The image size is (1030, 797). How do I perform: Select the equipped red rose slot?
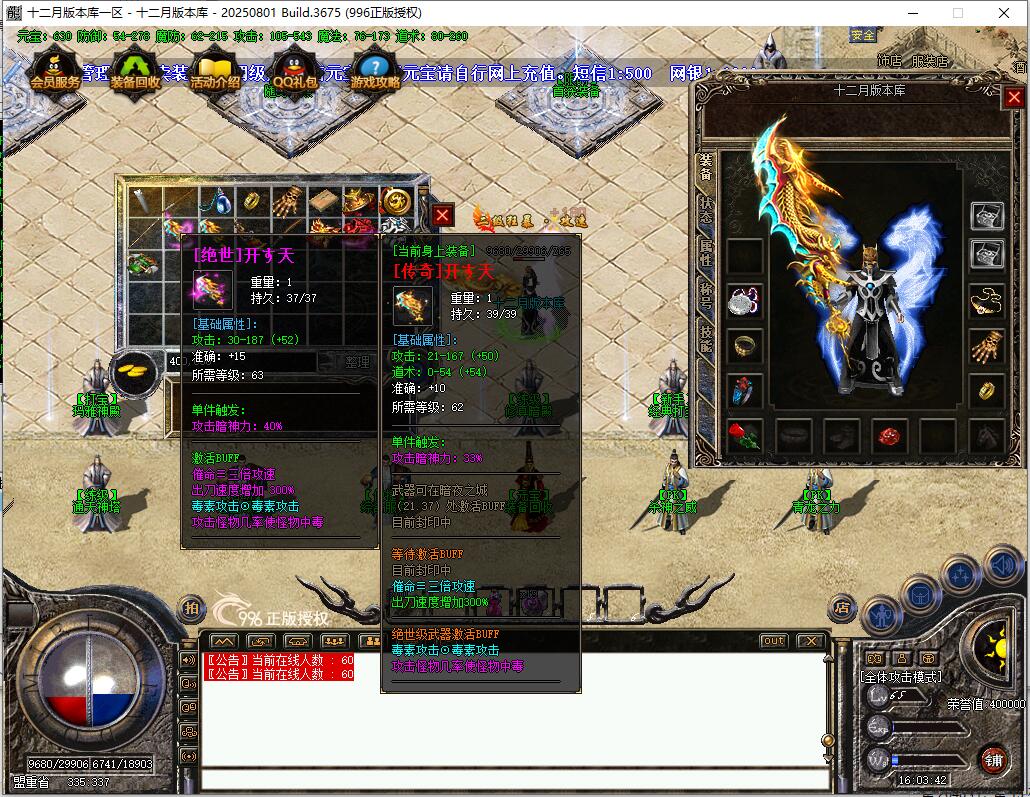[x=744, y=435]
